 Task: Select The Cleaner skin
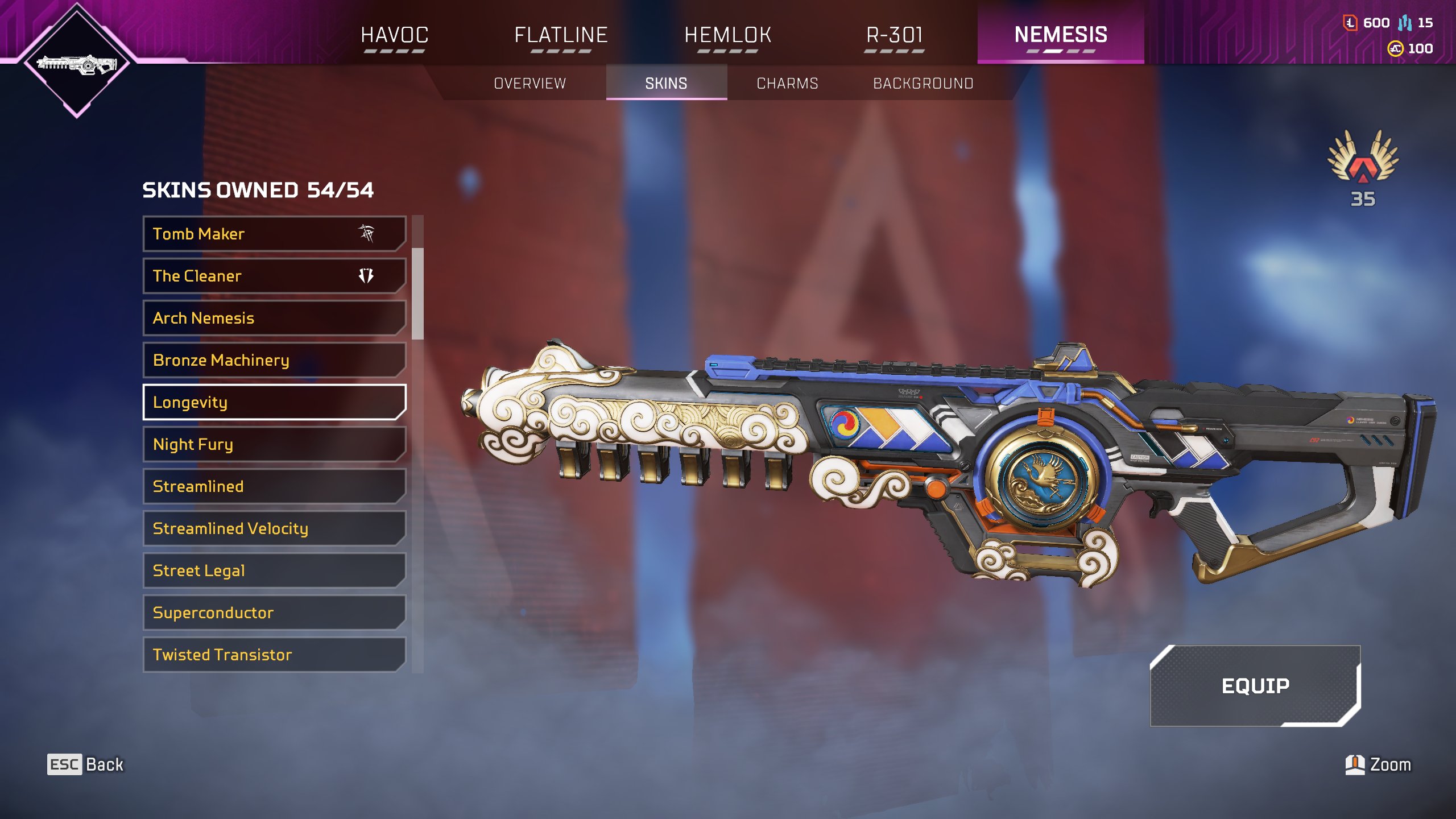point(274,276)
